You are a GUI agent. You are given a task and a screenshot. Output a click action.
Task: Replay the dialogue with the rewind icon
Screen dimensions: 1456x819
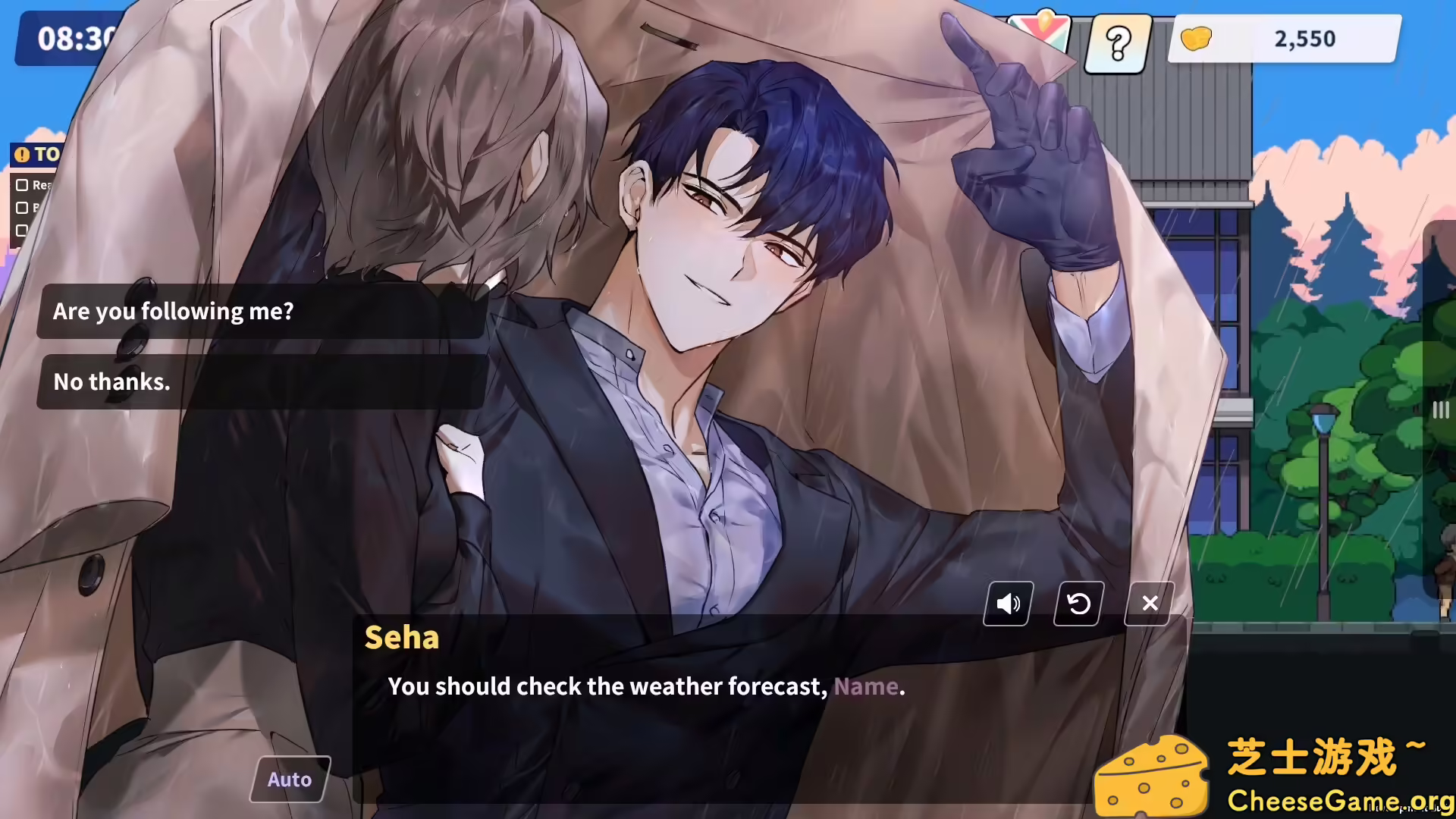click(x=1078, y=603)
